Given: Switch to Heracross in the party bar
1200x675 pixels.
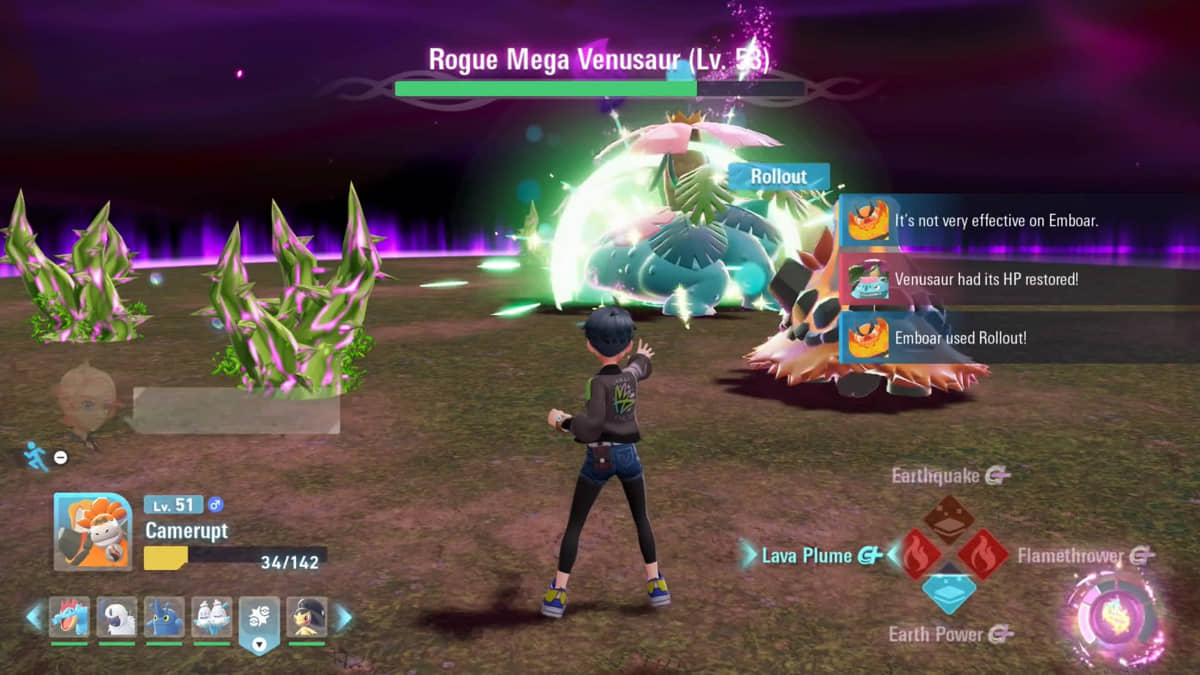Looking at the screenshot, I should tap(164, 618).
